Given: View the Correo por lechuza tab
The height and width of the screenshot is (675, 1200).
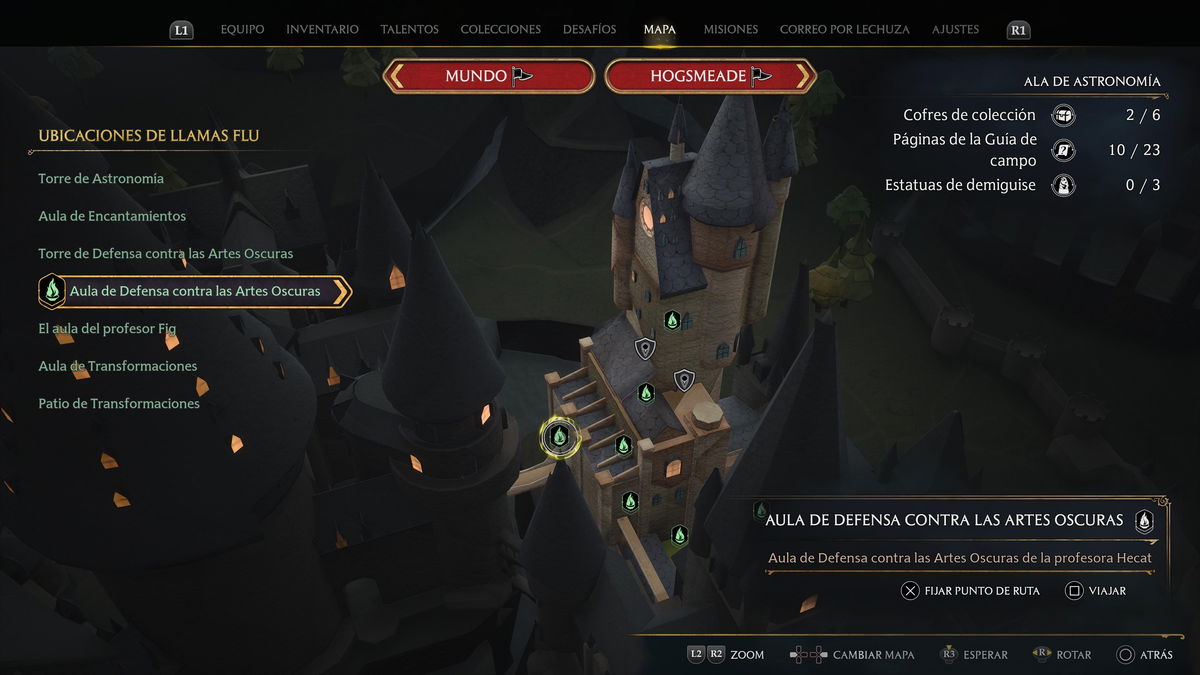Looking at the screenshot, I should (x=844, y=30).
